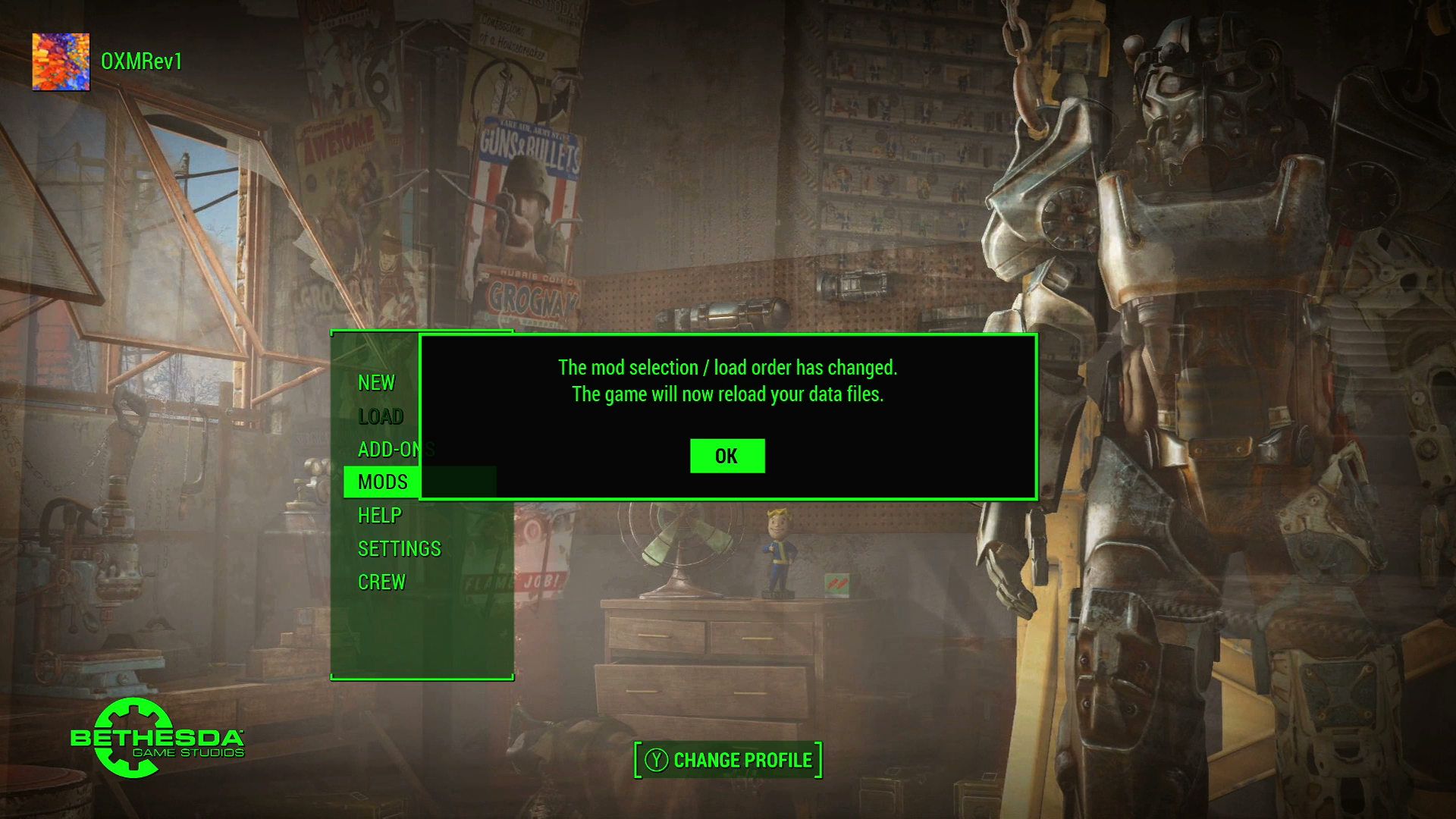This screenshot has height=819, width=1456.
Task: Click the OXMRev1 profile avatar
Action: [61, 61]
